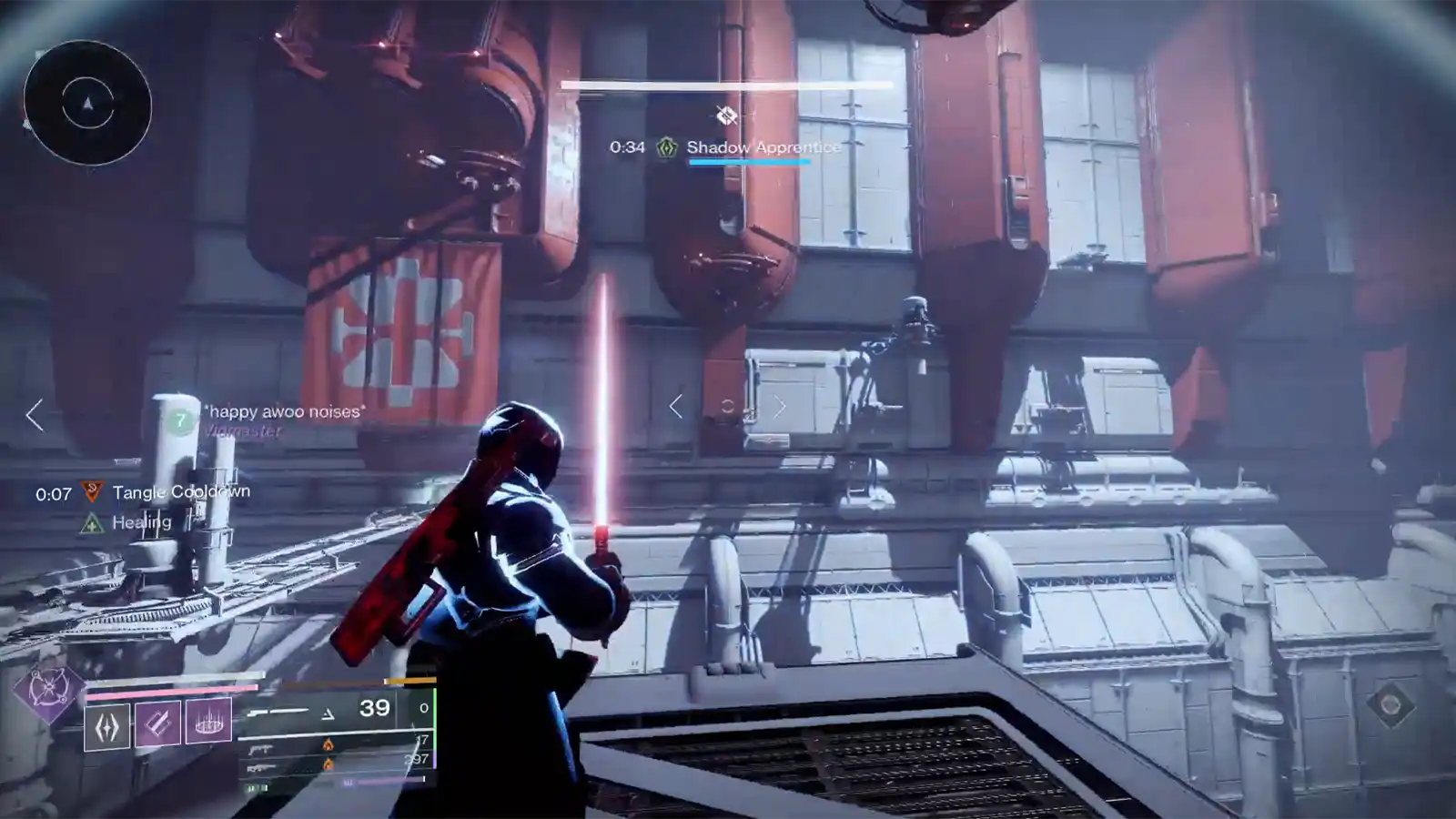Click the right chevron beside the reticle
Viewport: 1456px width, 819px height.
tap(780, 407)
